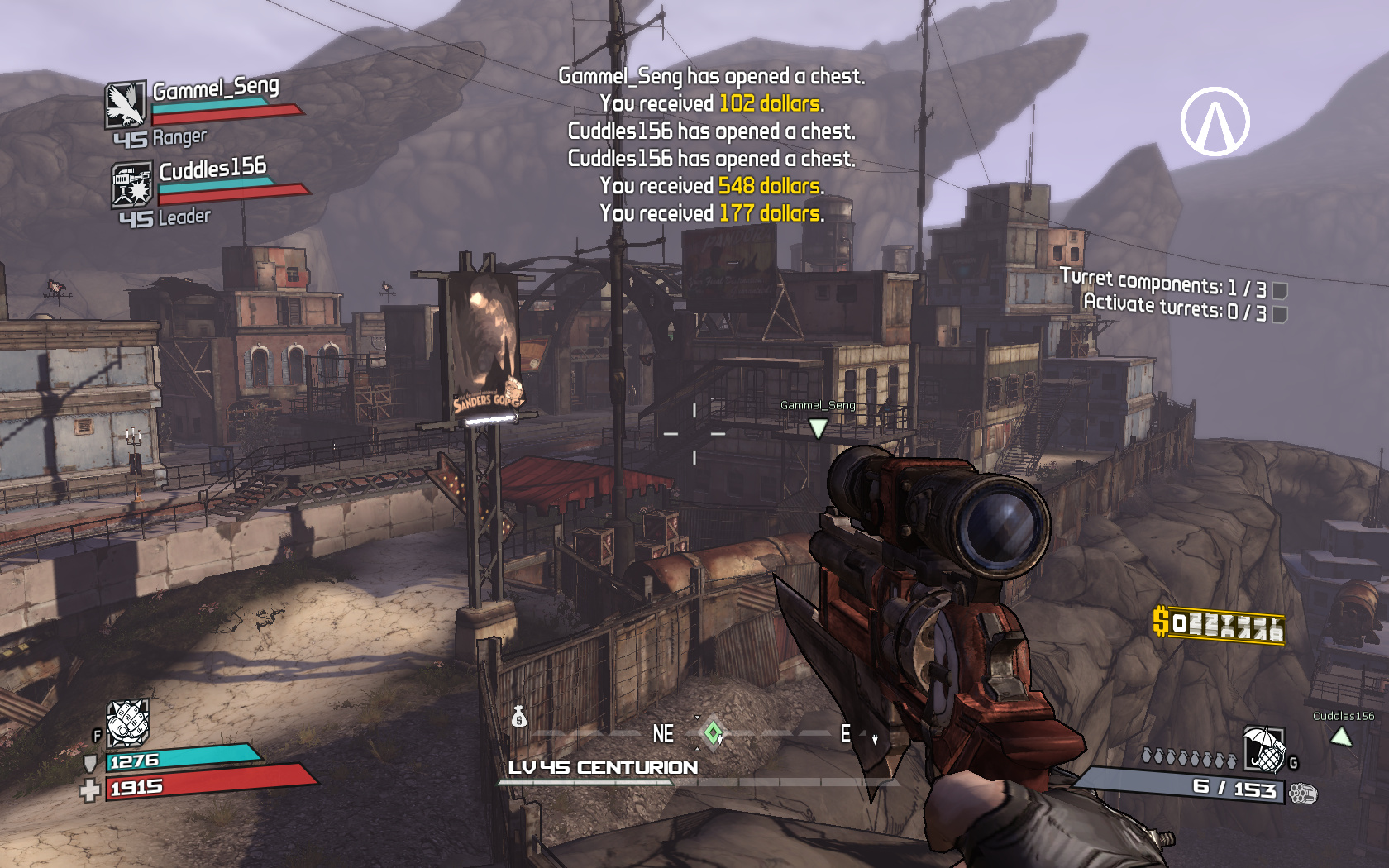This screenshot has height=868, width=1389.
Task: Click the money bag marker on compass
Action: point(518,717)
